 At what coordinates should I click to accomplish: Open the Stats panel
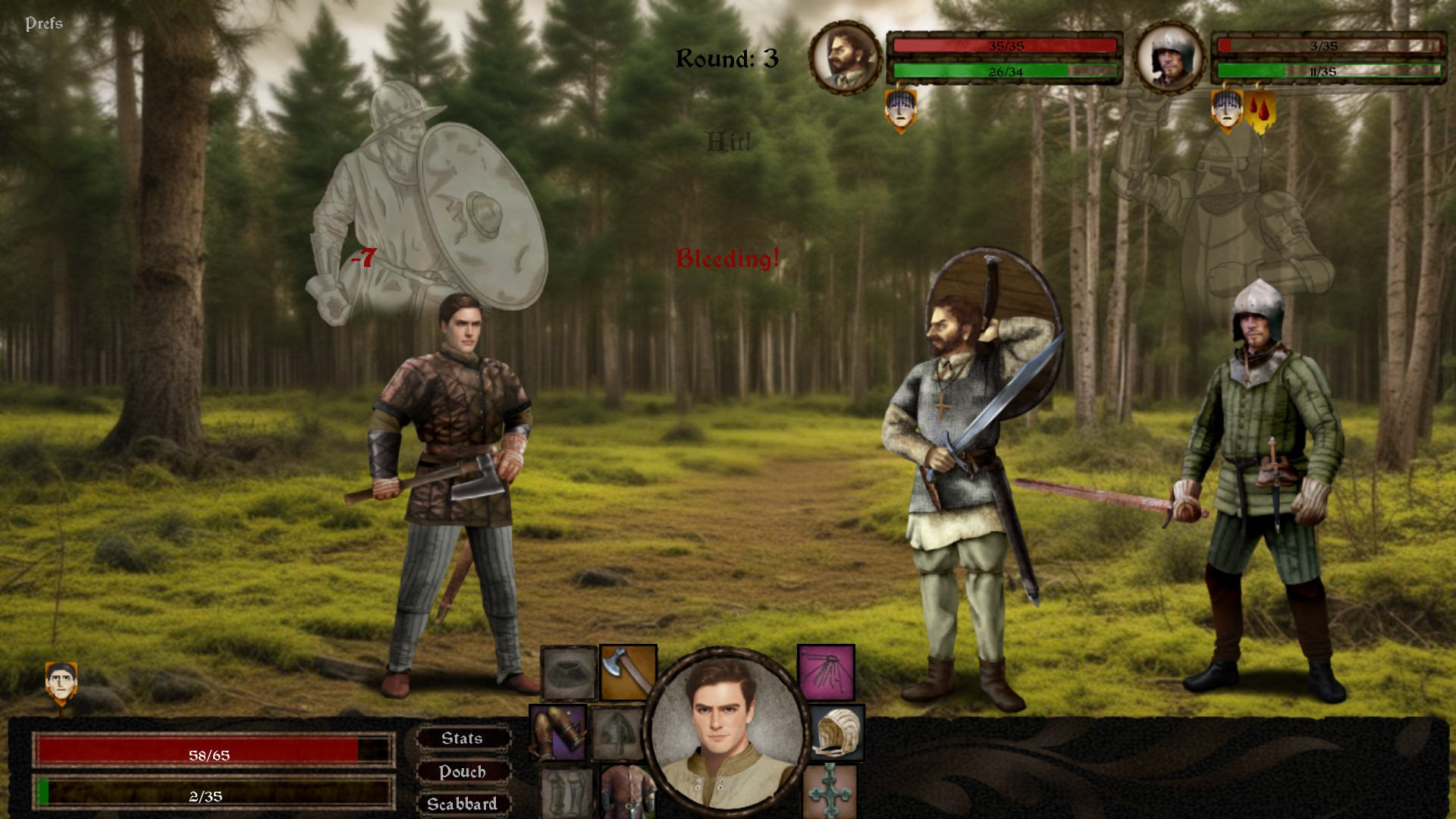coord(462,739)
